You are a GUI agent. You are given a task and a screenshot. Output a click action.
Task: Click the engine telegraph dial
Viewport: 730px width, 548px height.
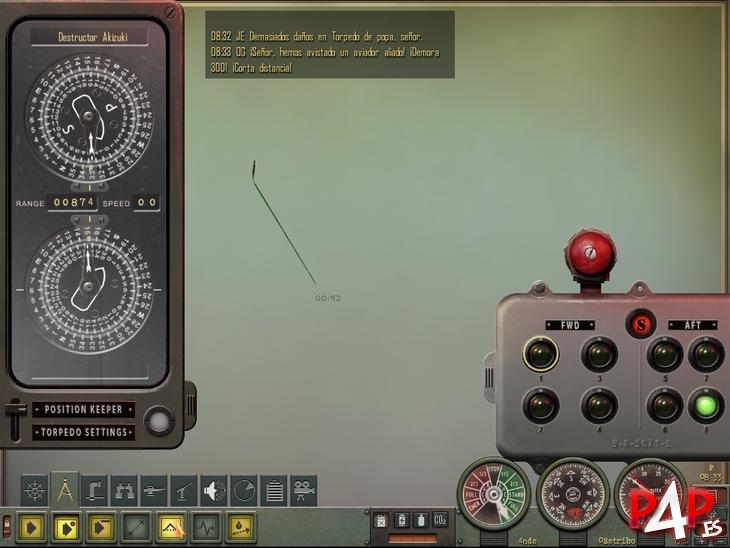point(492,495)
